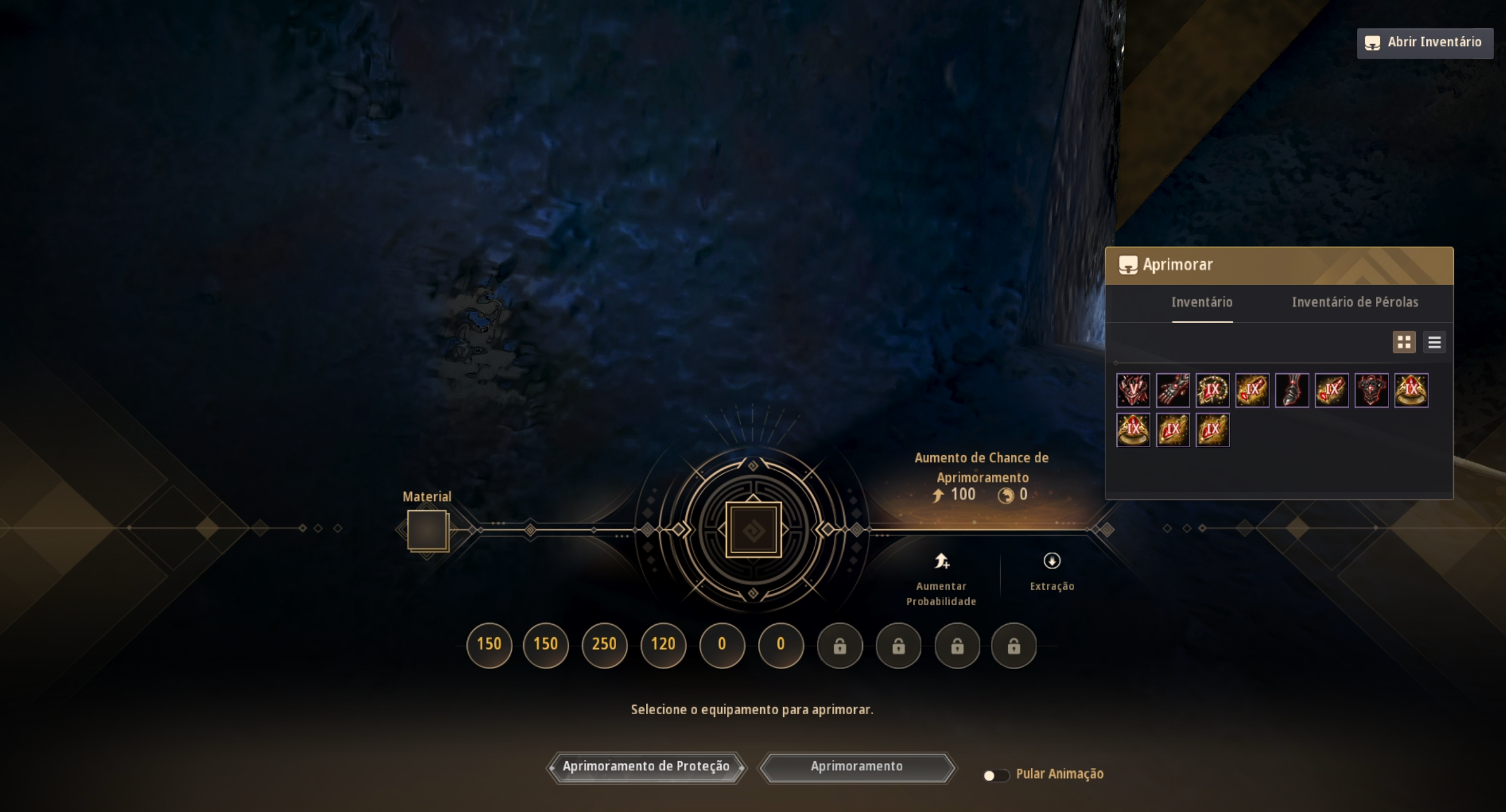Choose the dark red chest armor
The height and width of the screenshot is (812, 1506).
point(1371,390)
